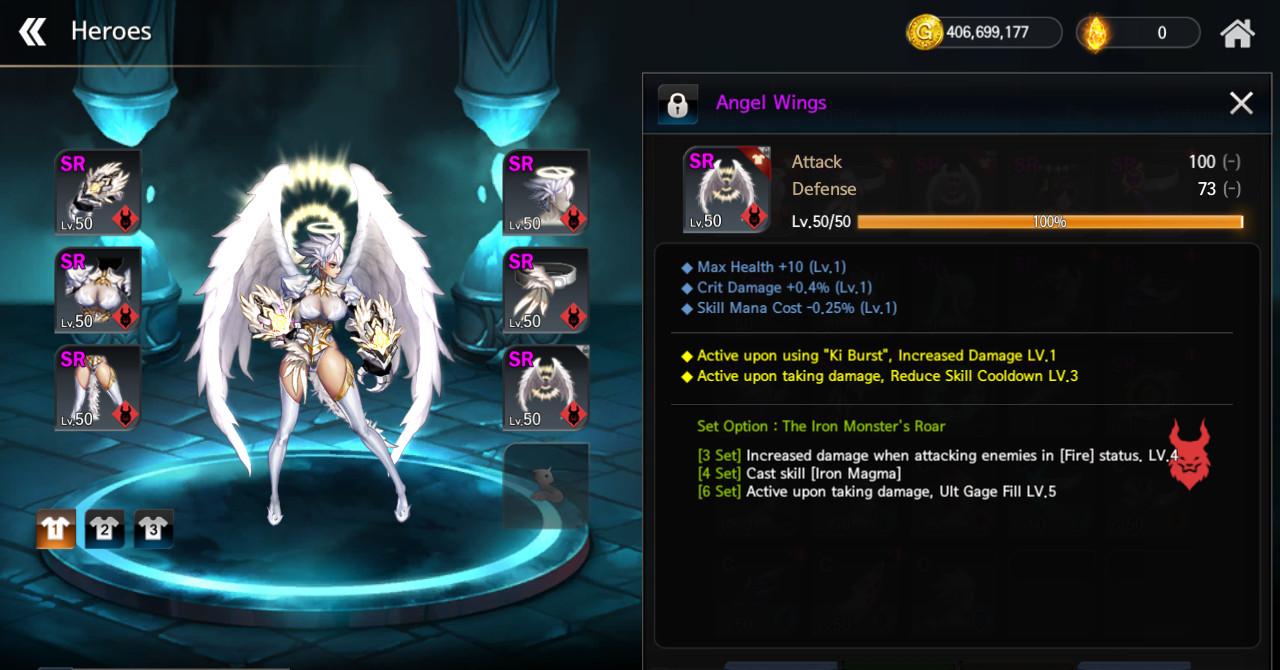
Task: Toggle the lock on Angel Wings
Action: (677, 104)
